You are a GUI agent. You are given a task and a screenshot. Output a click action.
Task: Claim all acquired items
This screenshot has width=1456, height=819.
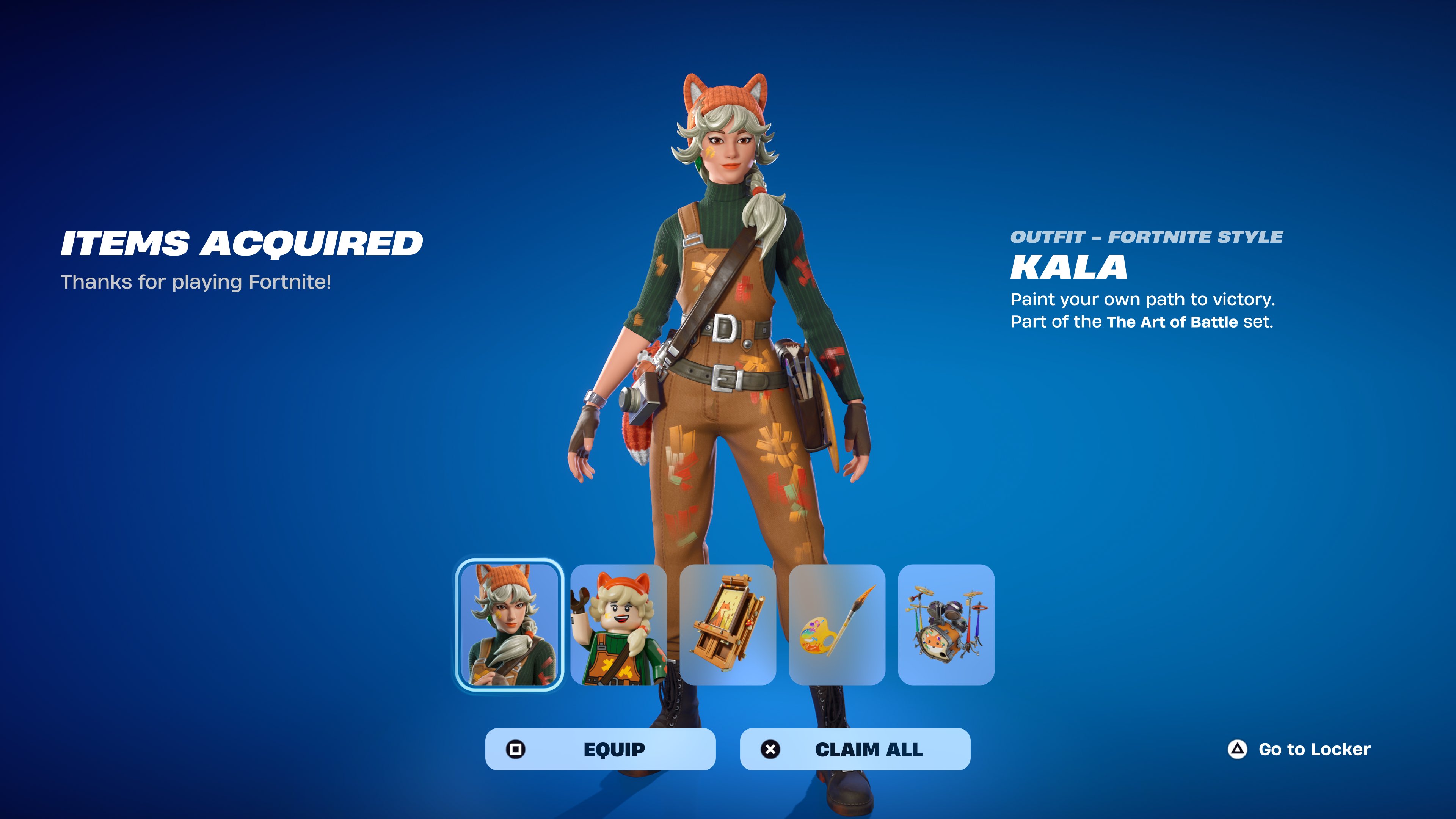click(855, 749)
